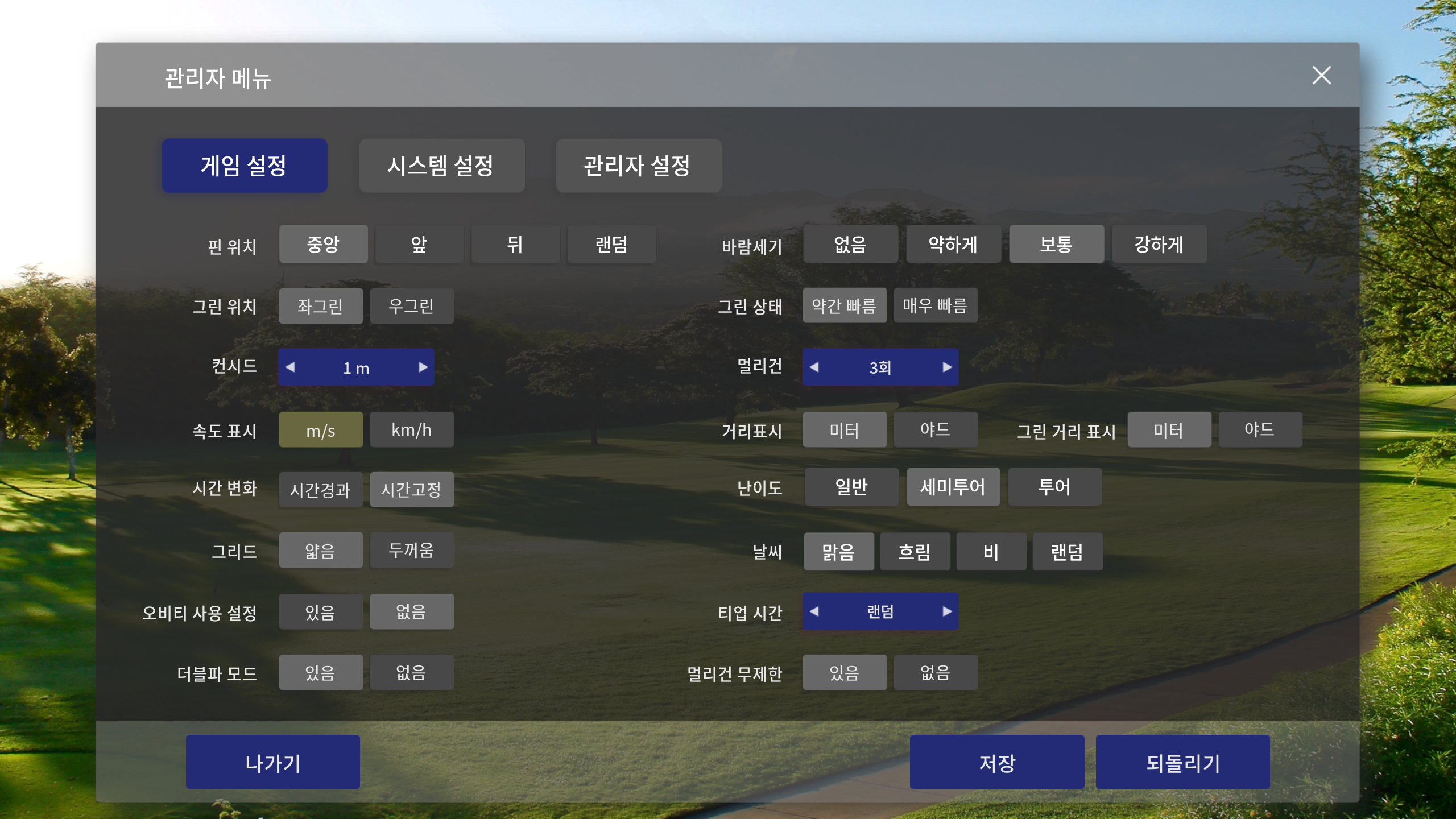Enable 오비티 사용 설정 with 있음
This screenshot has width=1456, height=819.
click(x=320, y=611)
